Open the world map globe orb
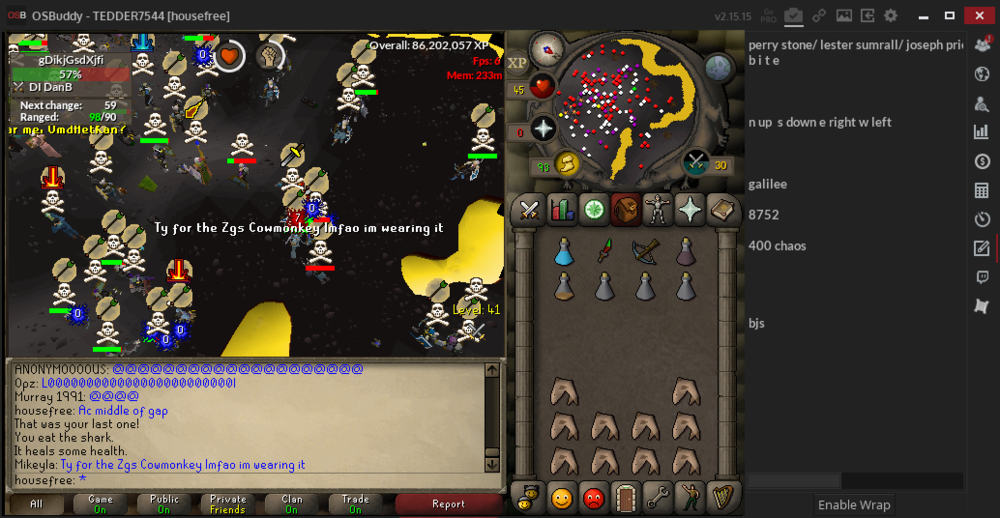Viewport: 1000px width, 518px height. pos(720,68)
